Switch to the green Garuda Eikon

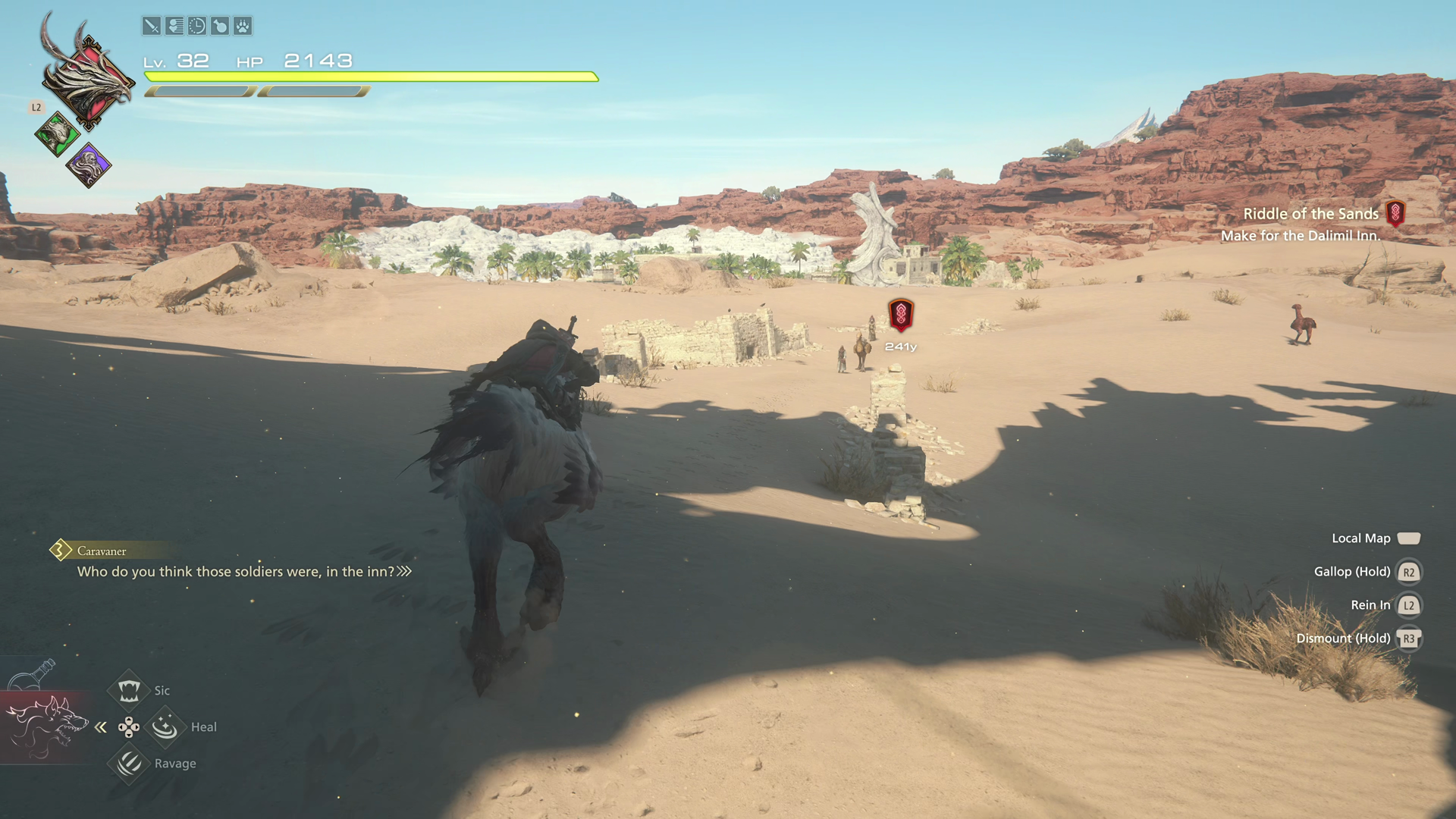coord(57,135)
